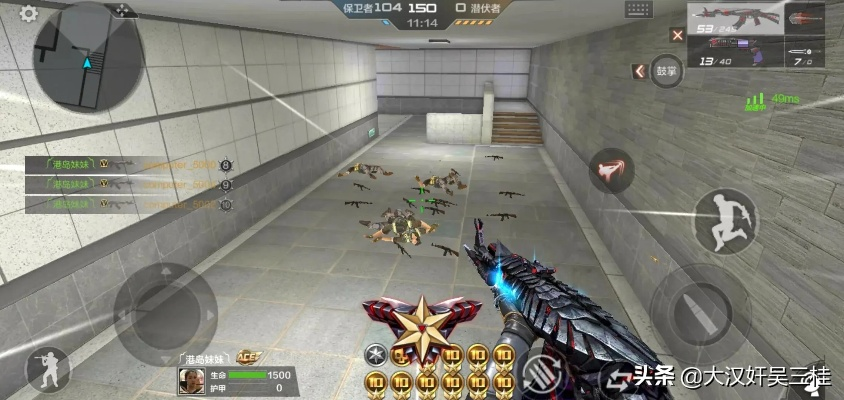Select the AK-47 primary weapon slot
The width and height of the screenshot is (844, 400).
click(736, 22)
